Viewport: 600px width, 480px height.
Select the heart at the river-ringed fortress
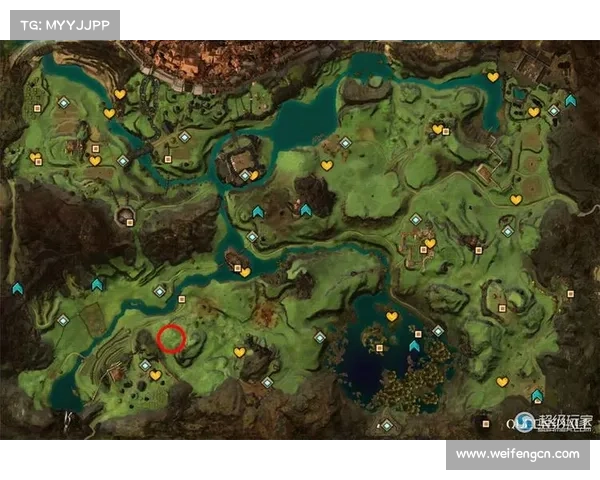pyautogui.click(x=254, y=176)
